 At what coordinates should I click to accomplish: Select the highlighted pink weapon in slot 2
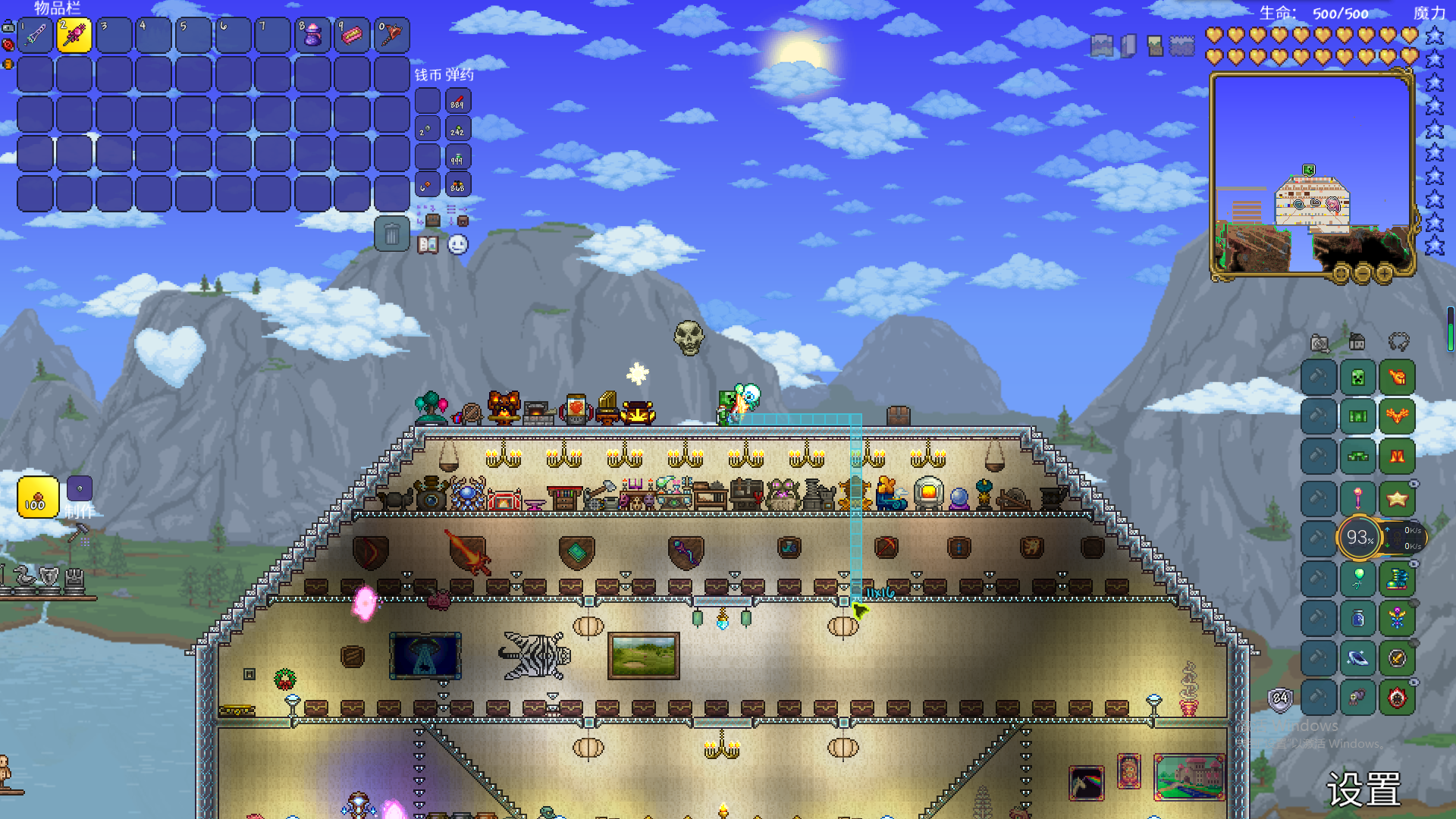pyautogui.click(x=74, y=35)
